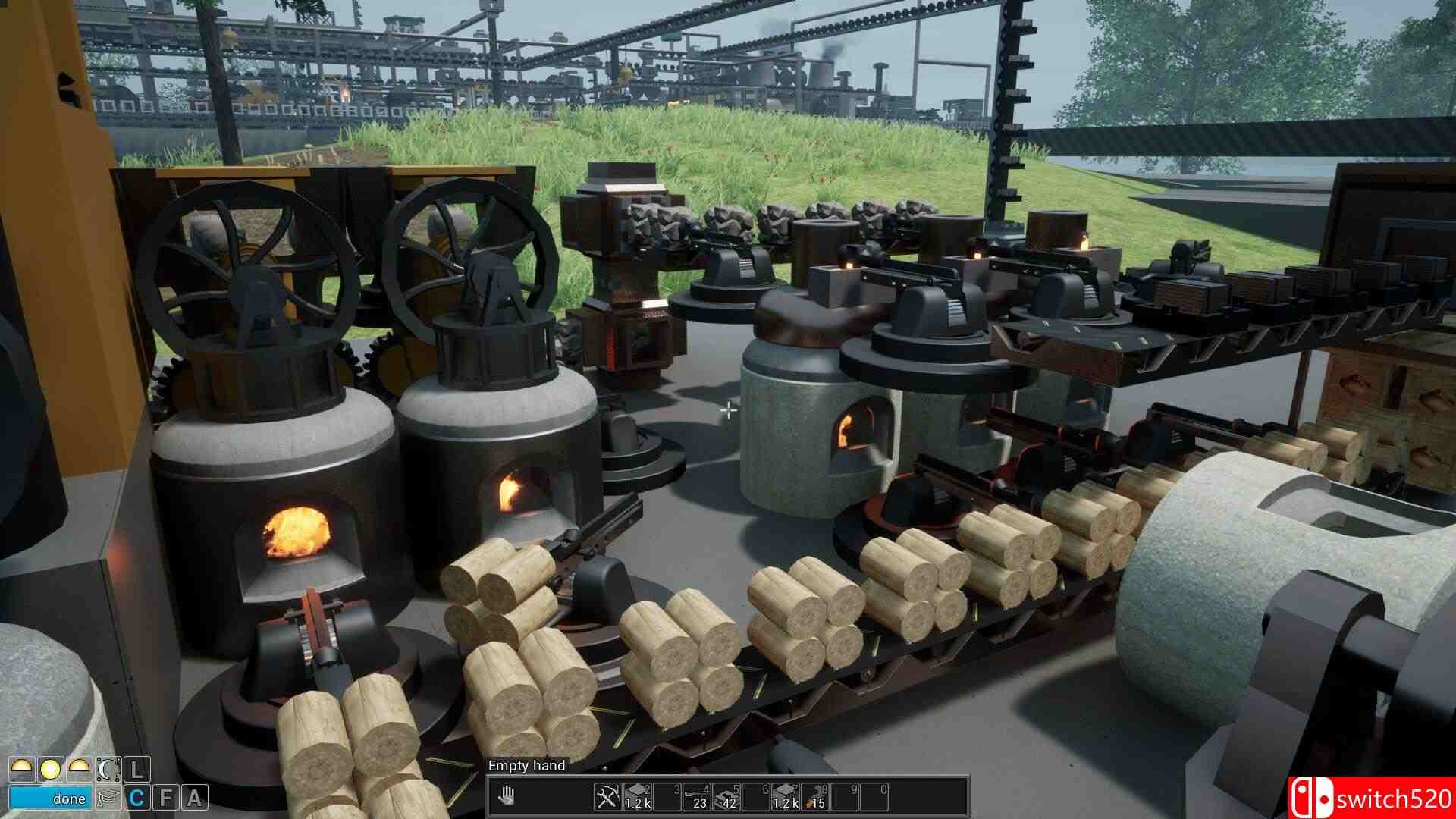Select the highlighted blue C icon
1456x819 pixels.
(137, 797)
